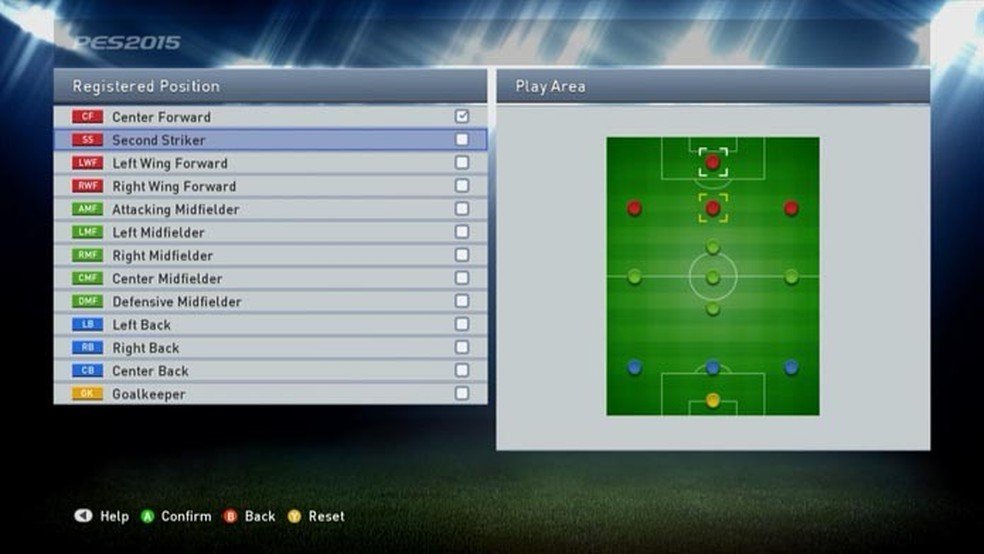
Task: Enable the Right Back checkbox
Action: 462,347
